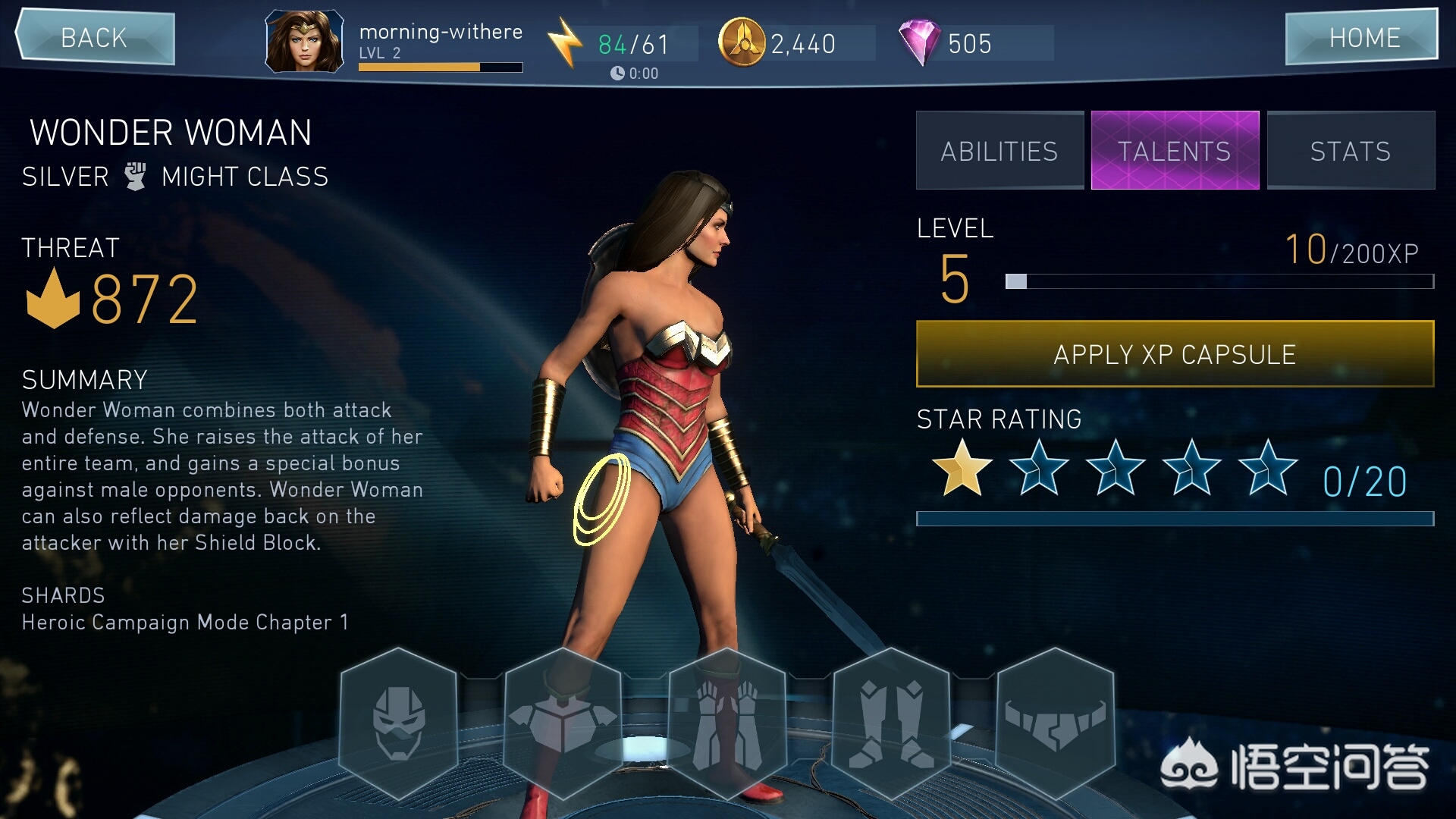Choose the gauntlets gear slot
The image size is (1456, 819).
pyautogui.click(x=727, y=723)
